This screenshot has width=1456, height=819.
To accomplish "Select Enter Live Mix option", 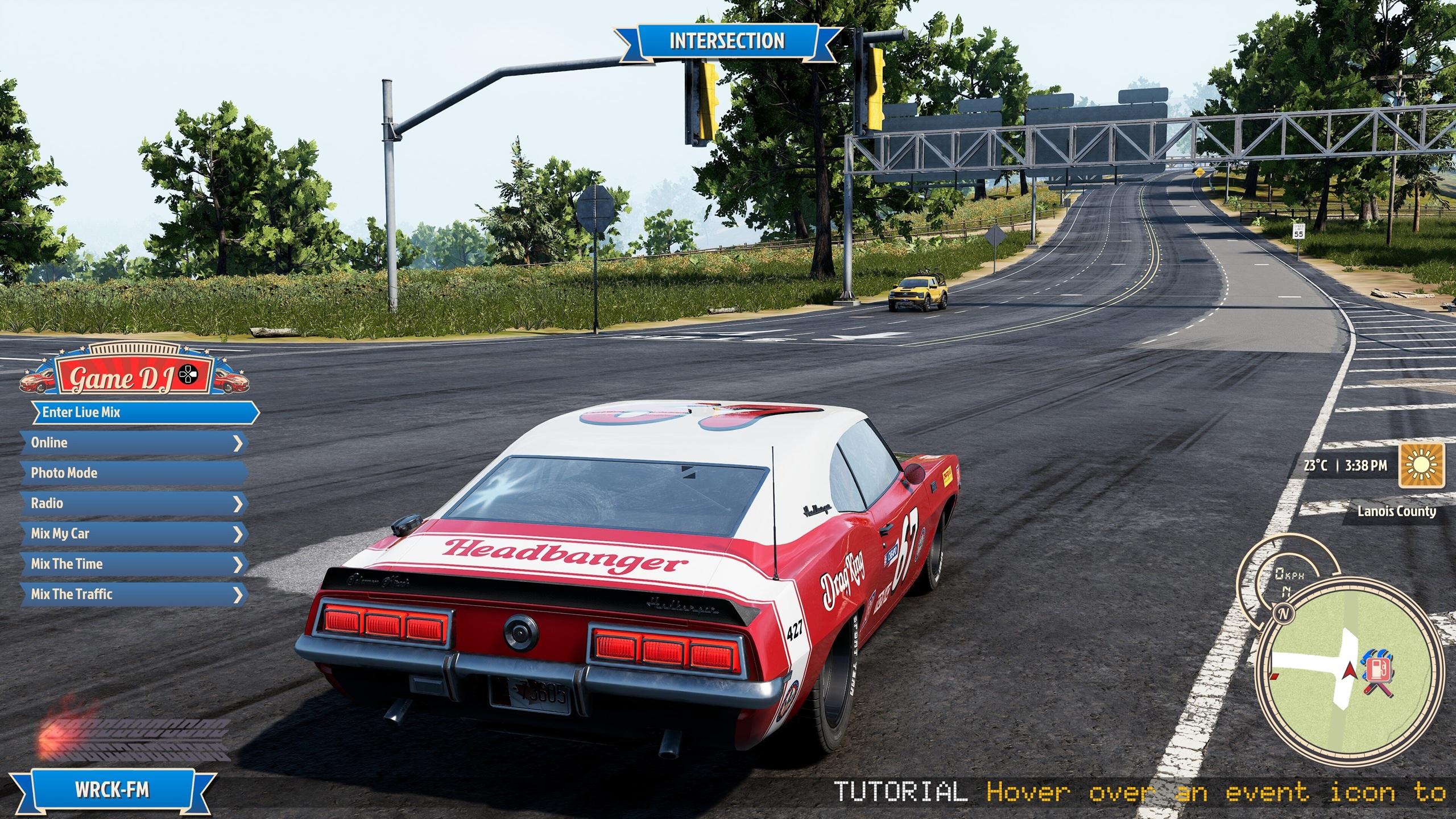I will (x=145, y=412).
